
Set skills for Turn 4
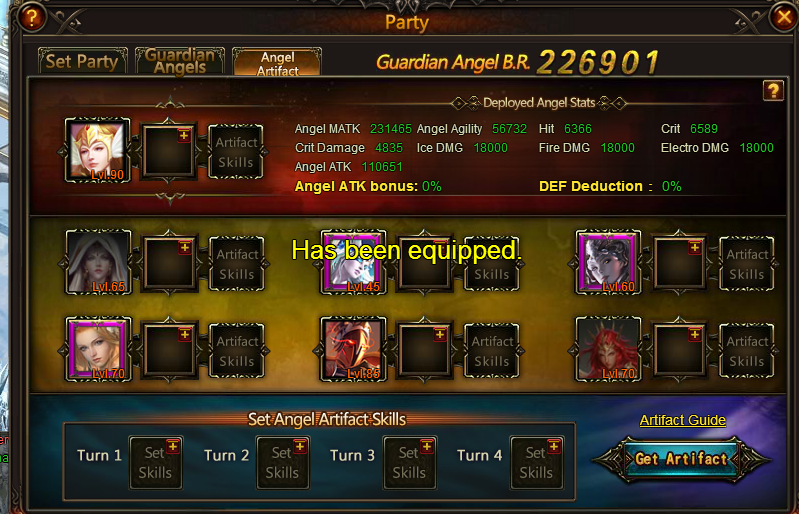pos(536,463)
